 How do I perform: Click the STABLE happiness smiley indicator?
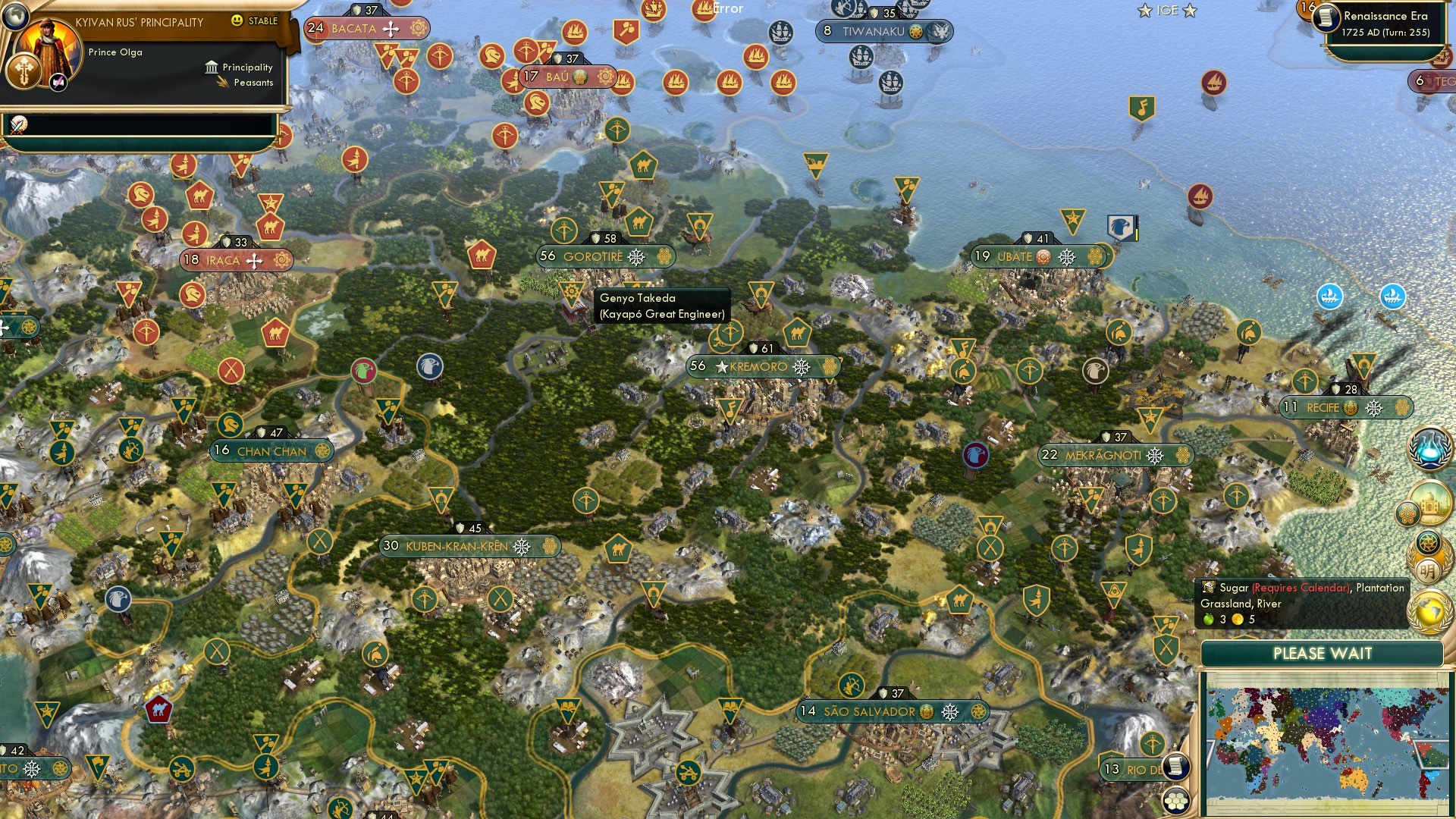click(237, 20)
